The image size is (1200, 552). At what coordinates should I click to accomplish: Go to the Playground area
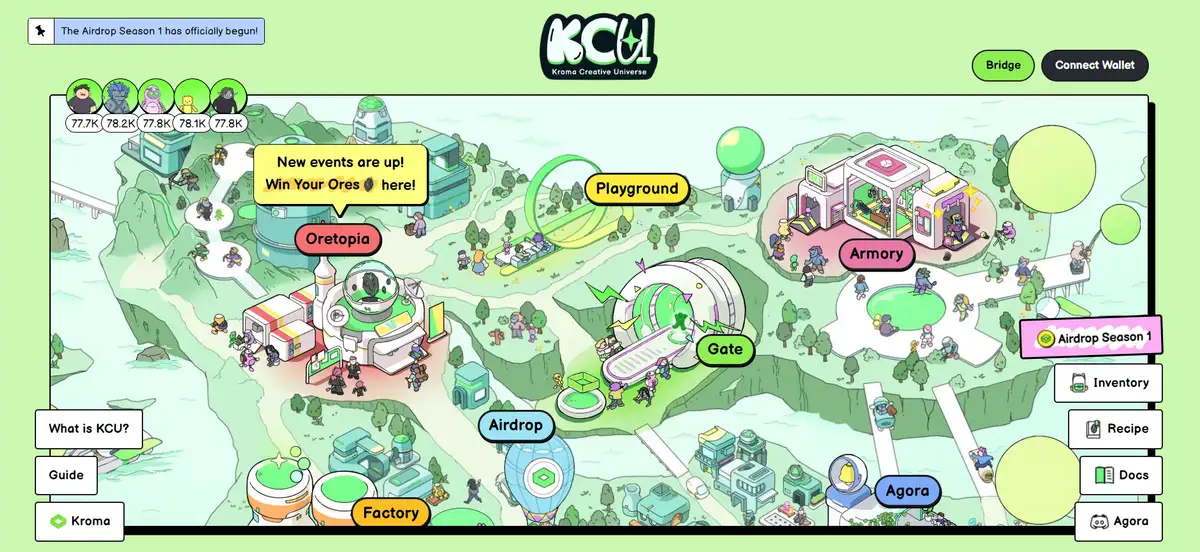pos(636,188)
